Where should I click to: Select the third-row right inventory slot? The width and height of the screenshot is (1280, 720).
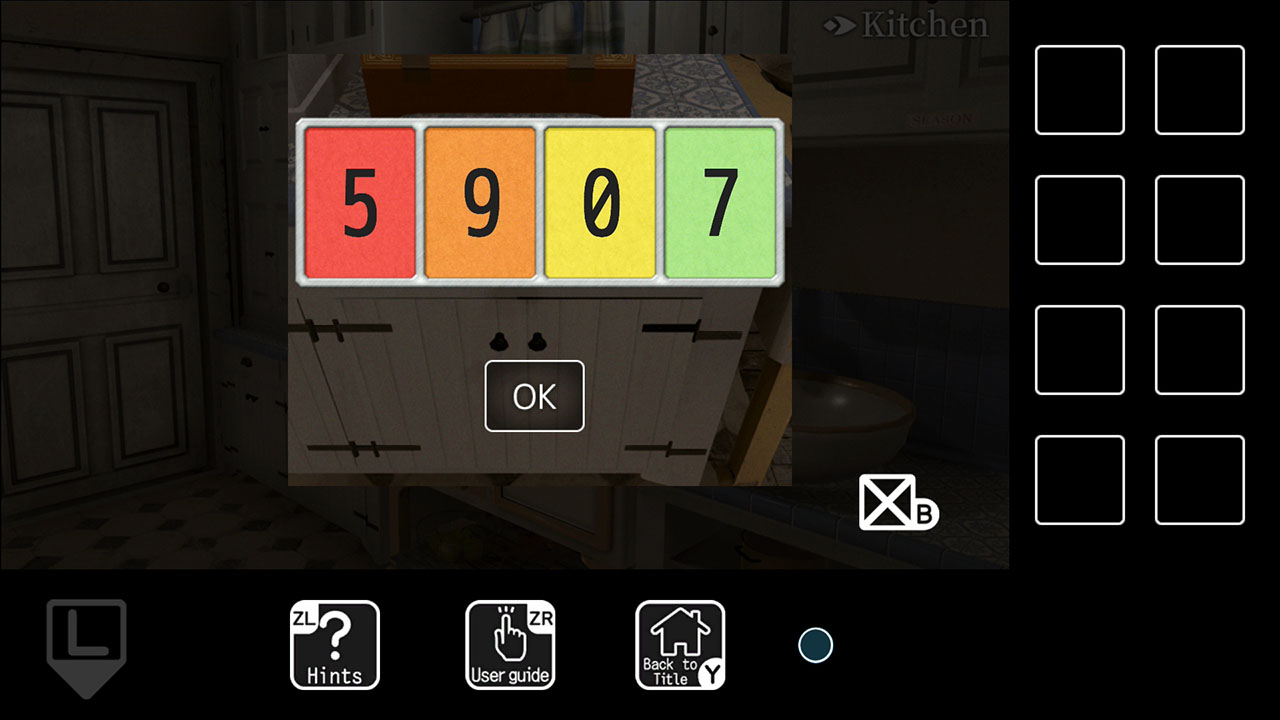click(1199, 350)
